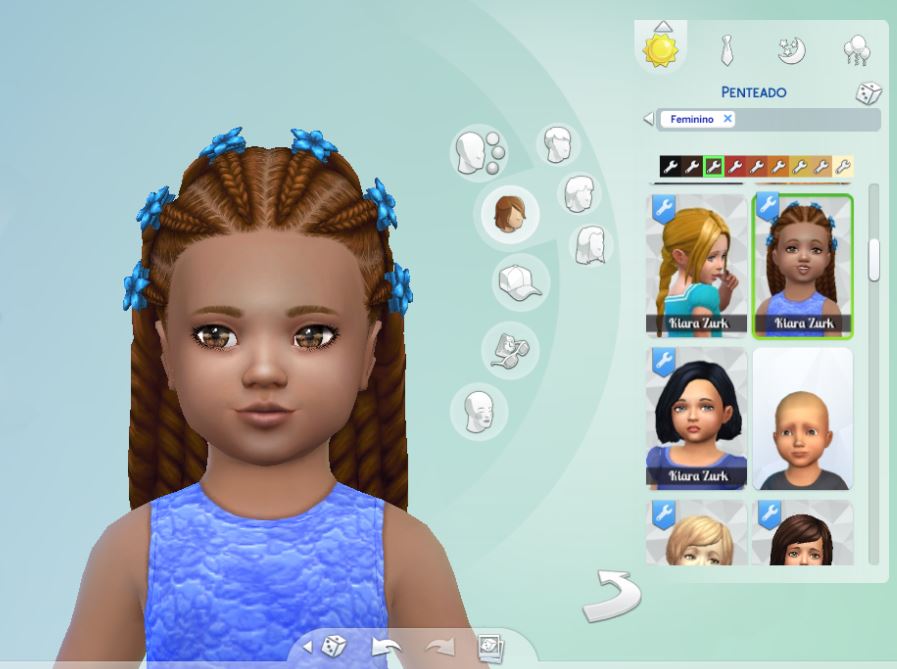Pick the red hair color swatch

(735, 166)
